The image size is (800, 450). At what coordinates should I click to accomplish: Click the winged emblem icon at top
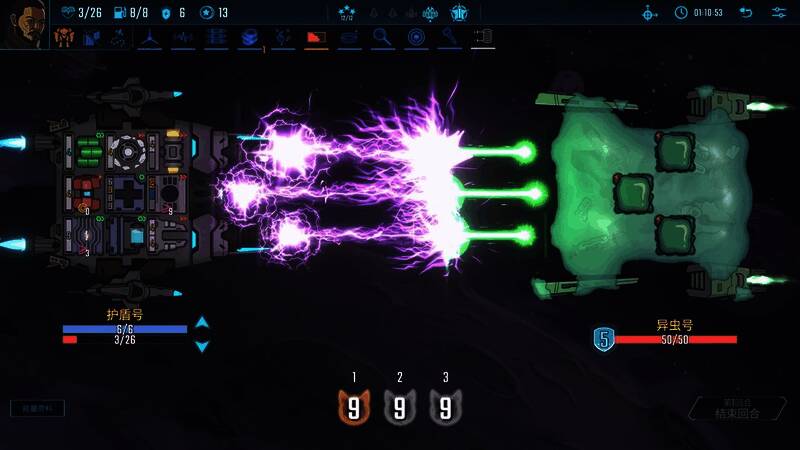pyautogui.click(x=460, y=13)
